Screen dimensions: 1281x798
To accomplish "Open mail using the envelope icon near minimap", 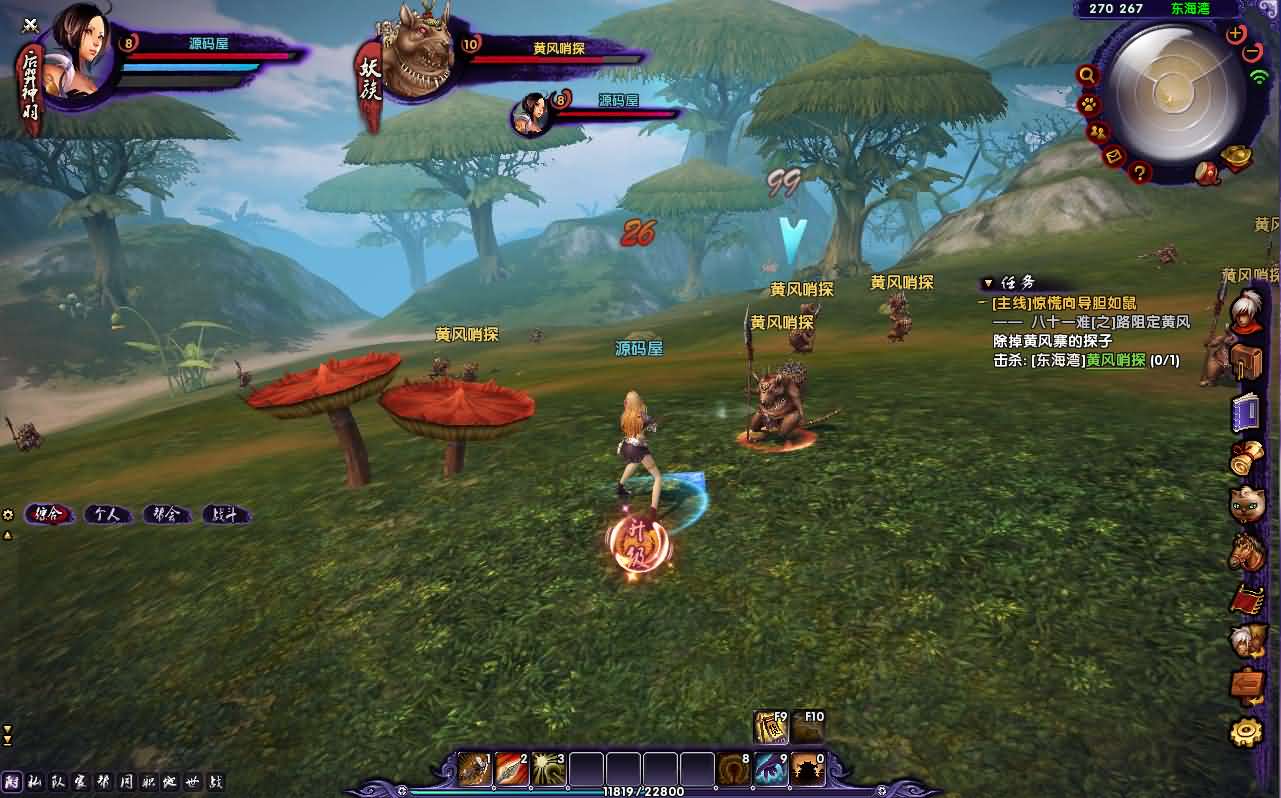I will (1113, 157).
